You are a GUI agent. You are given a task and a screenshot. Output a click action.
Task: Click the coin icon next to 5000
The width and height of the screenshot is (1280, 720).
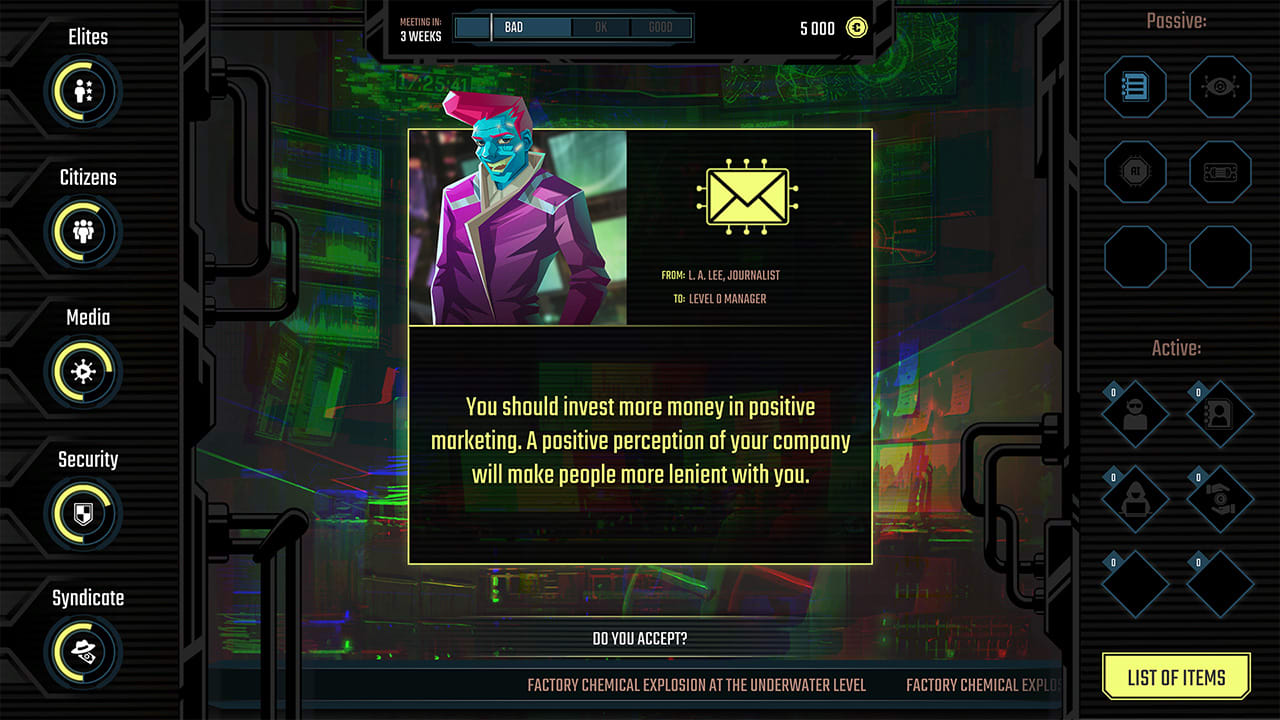pyautogui.click(x=857, y=28)
